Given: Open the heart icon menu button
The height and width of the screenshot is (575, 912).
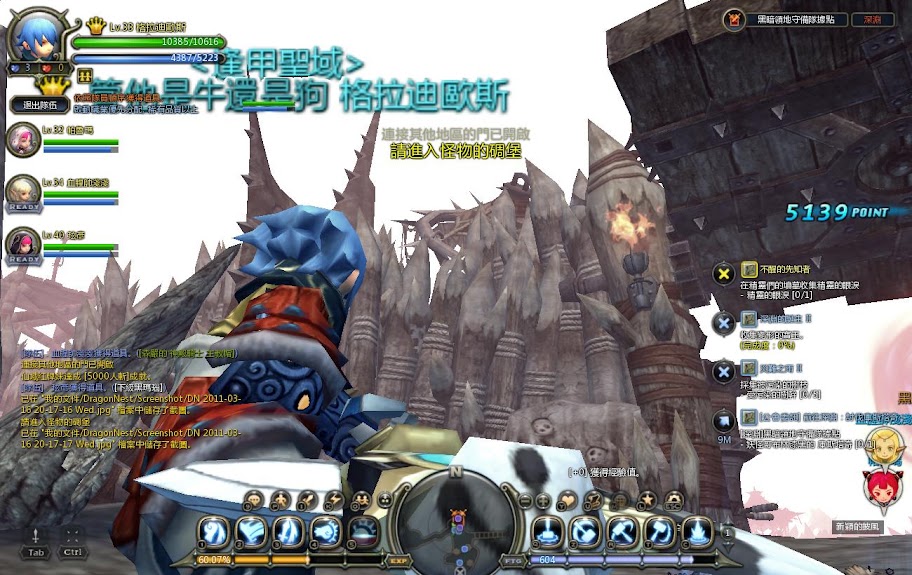Looking at the screenshot, I should coord(567,499).
